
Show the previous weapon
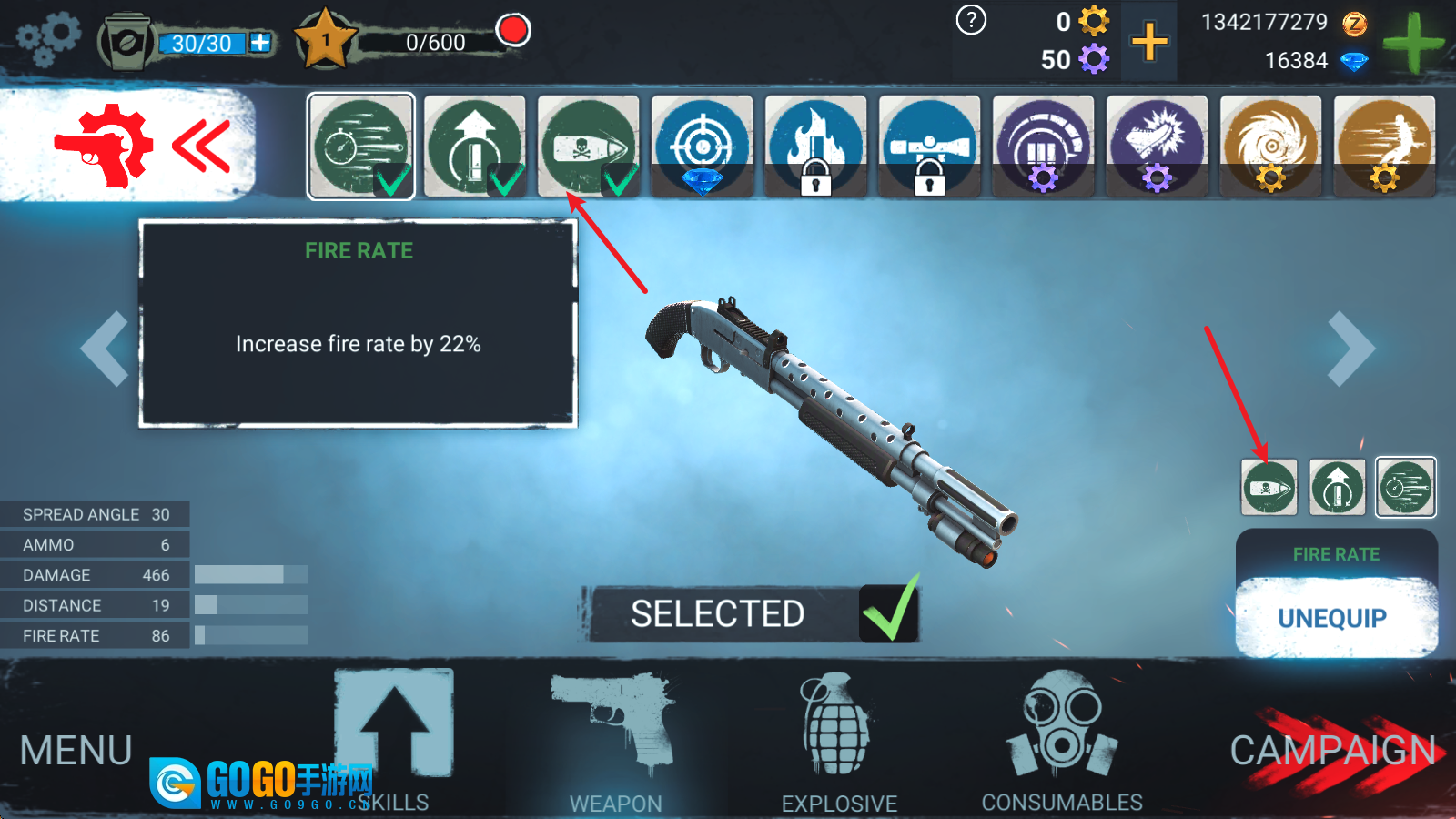(105, 349)
